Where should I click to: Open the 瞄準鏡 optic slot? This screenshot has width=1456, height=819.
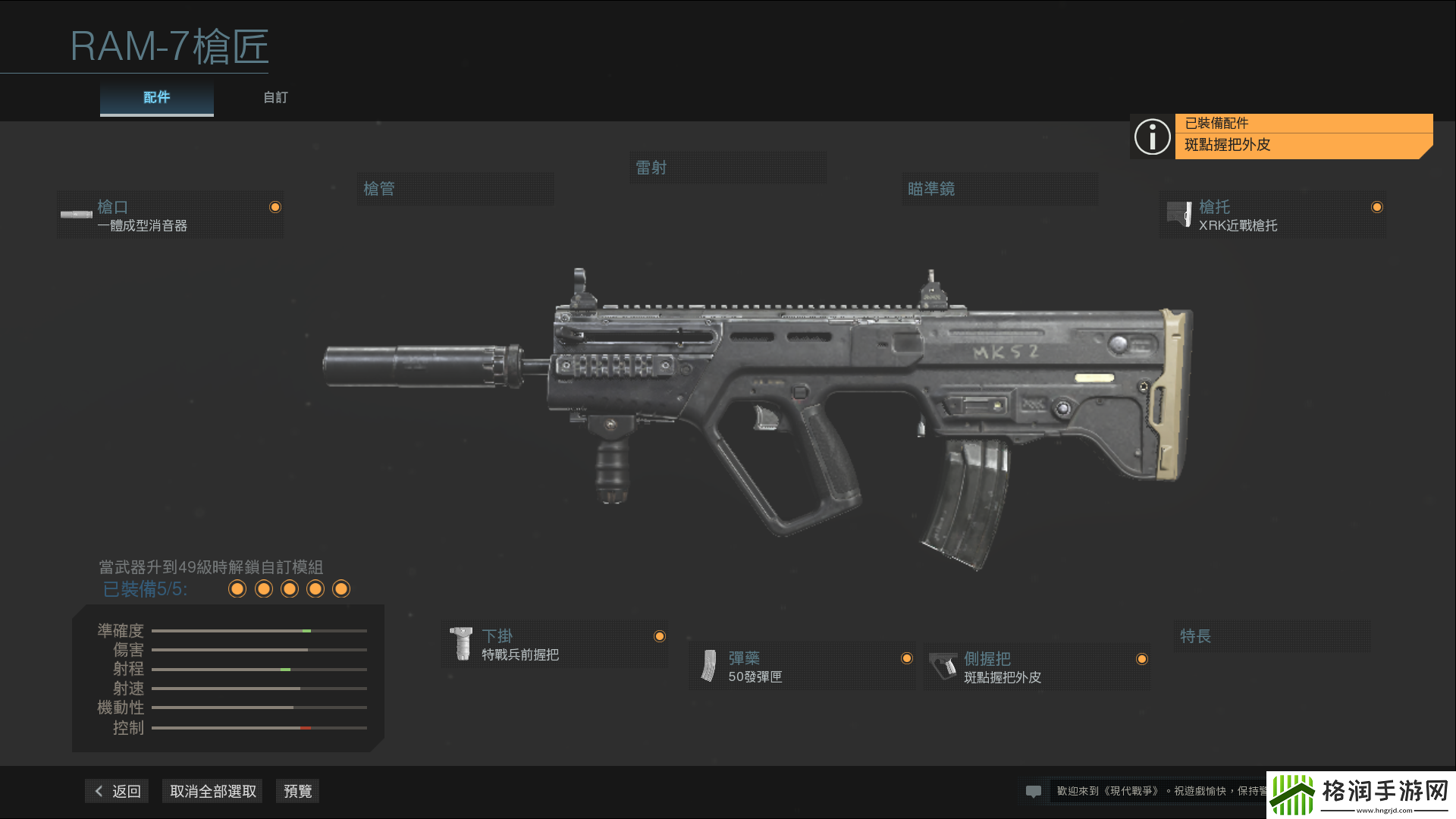point(1001,189)
